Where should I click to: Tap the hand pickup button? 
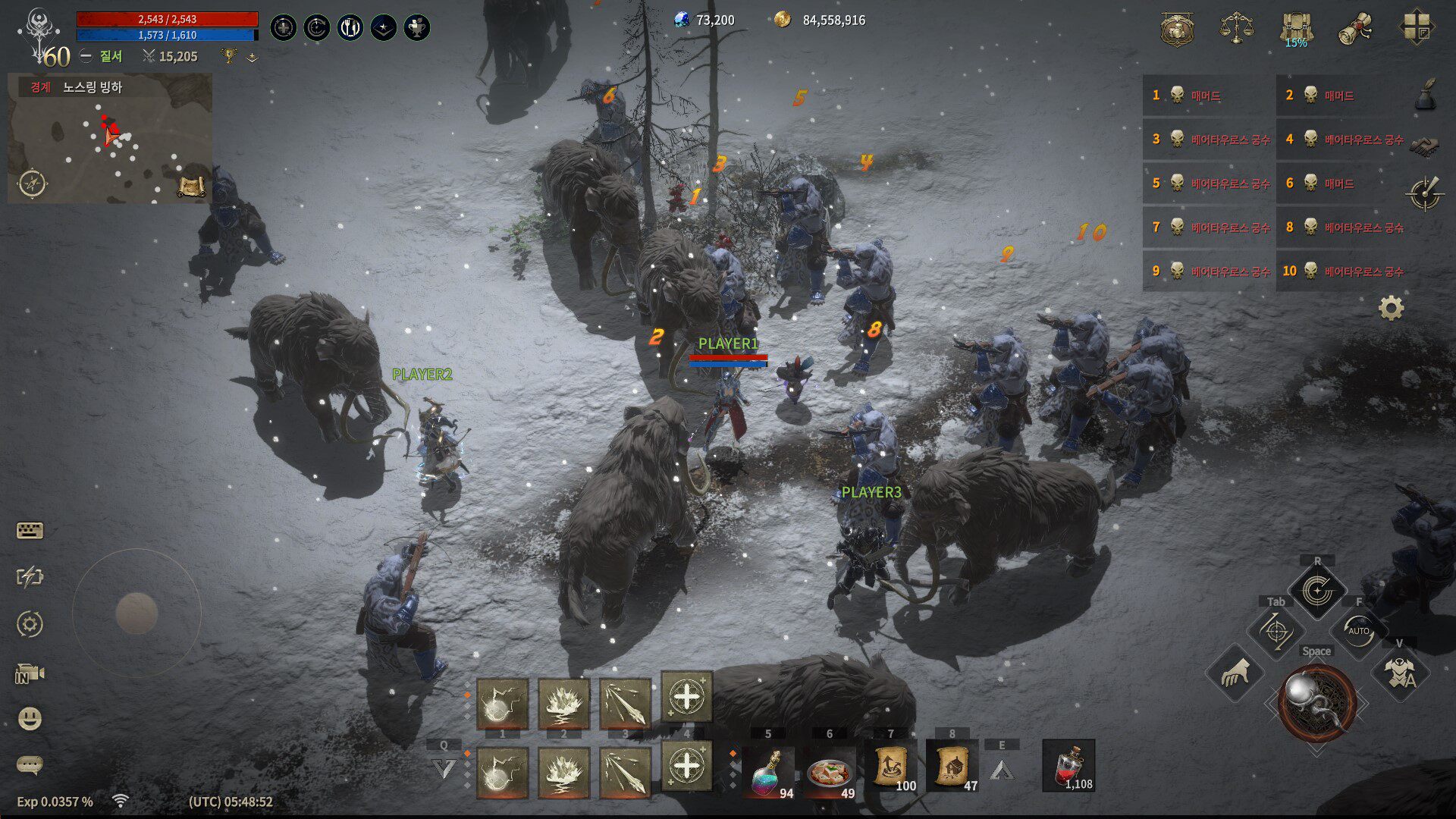1235,672
